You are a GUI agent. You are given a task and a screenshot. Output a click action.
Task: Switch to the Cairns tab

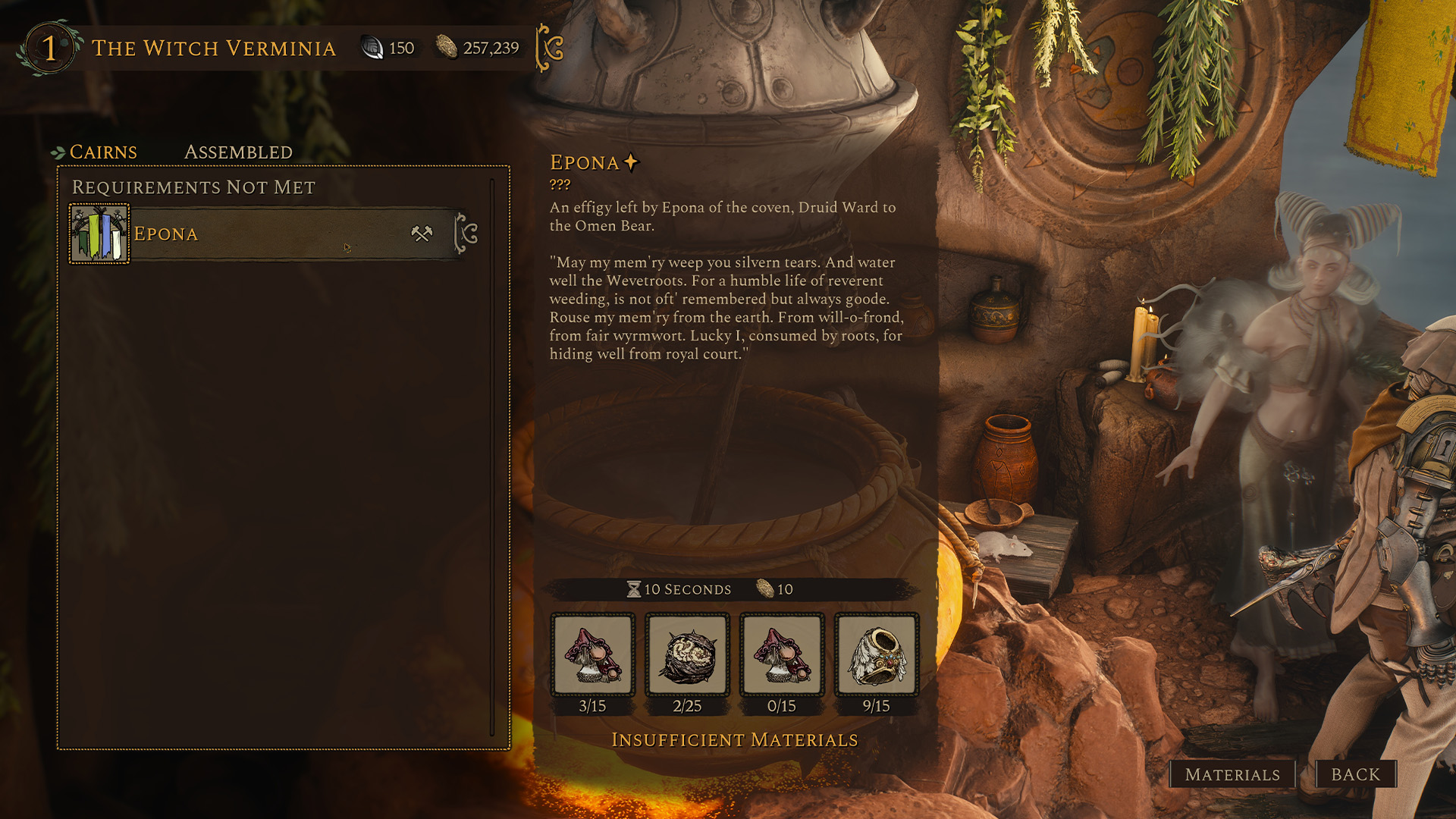(x=103, y=152)
